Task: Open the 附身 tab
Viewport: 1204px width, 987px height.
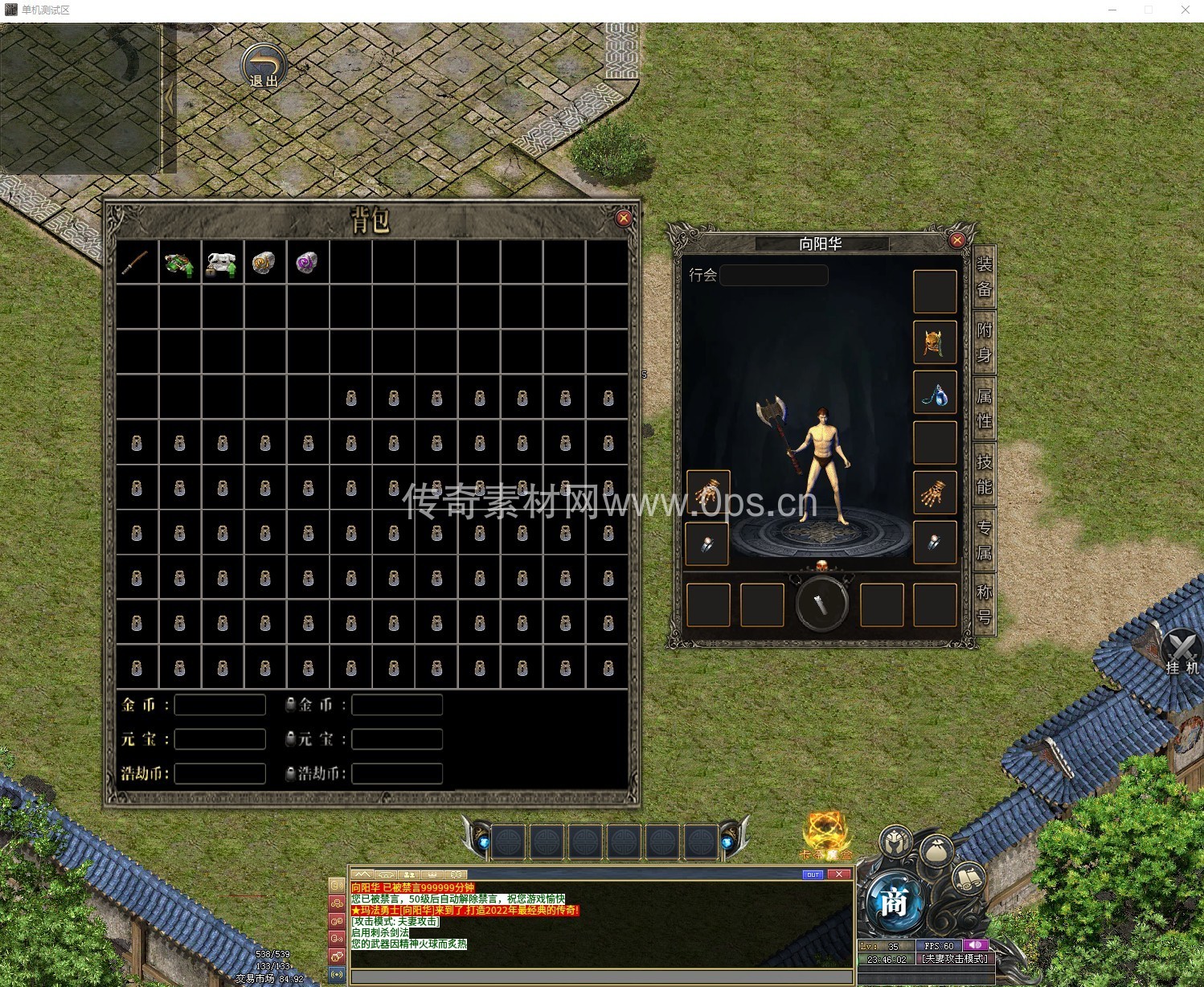Action: 985,342
